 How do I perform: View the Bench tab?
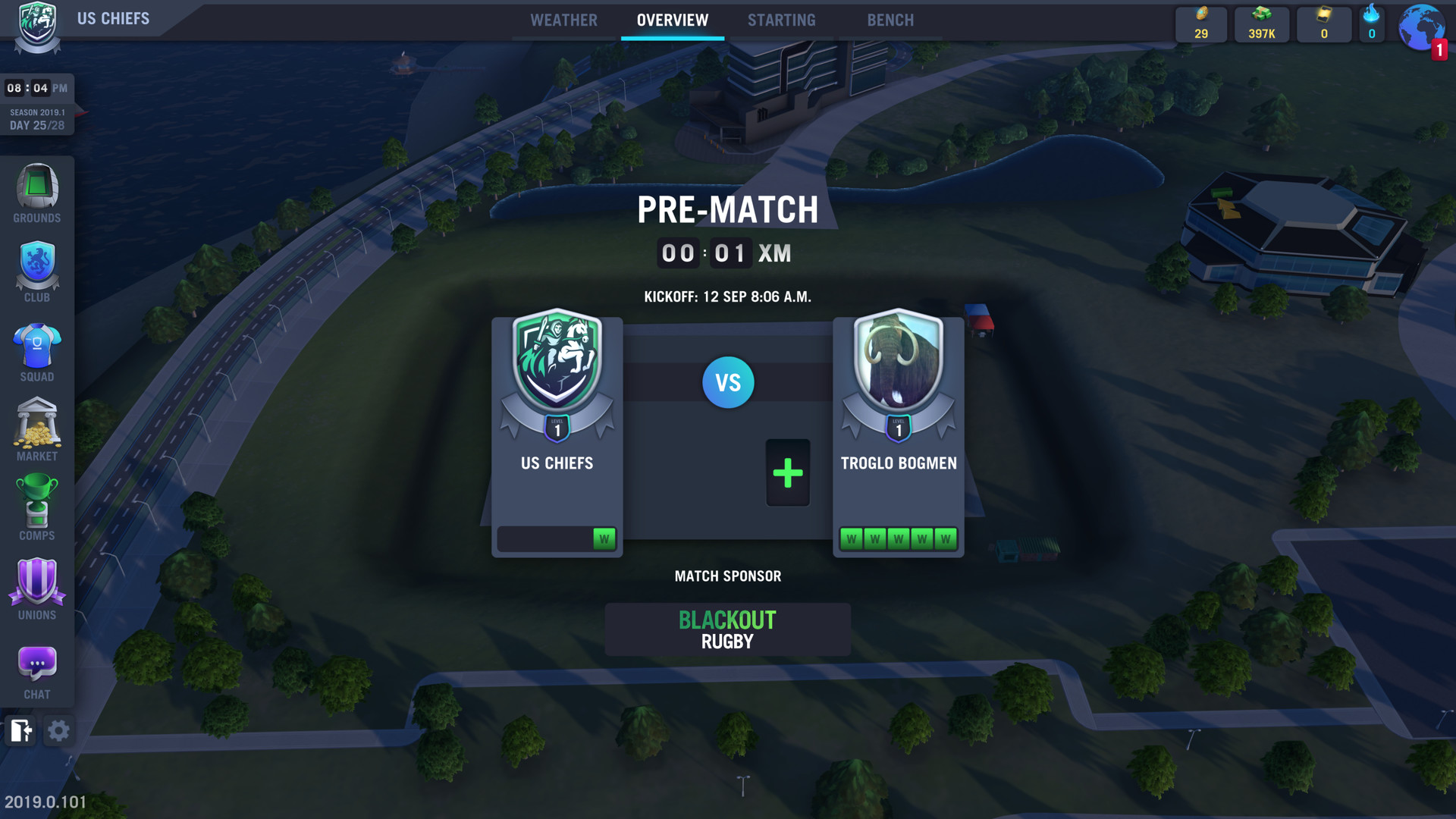(x=890, y=20)
